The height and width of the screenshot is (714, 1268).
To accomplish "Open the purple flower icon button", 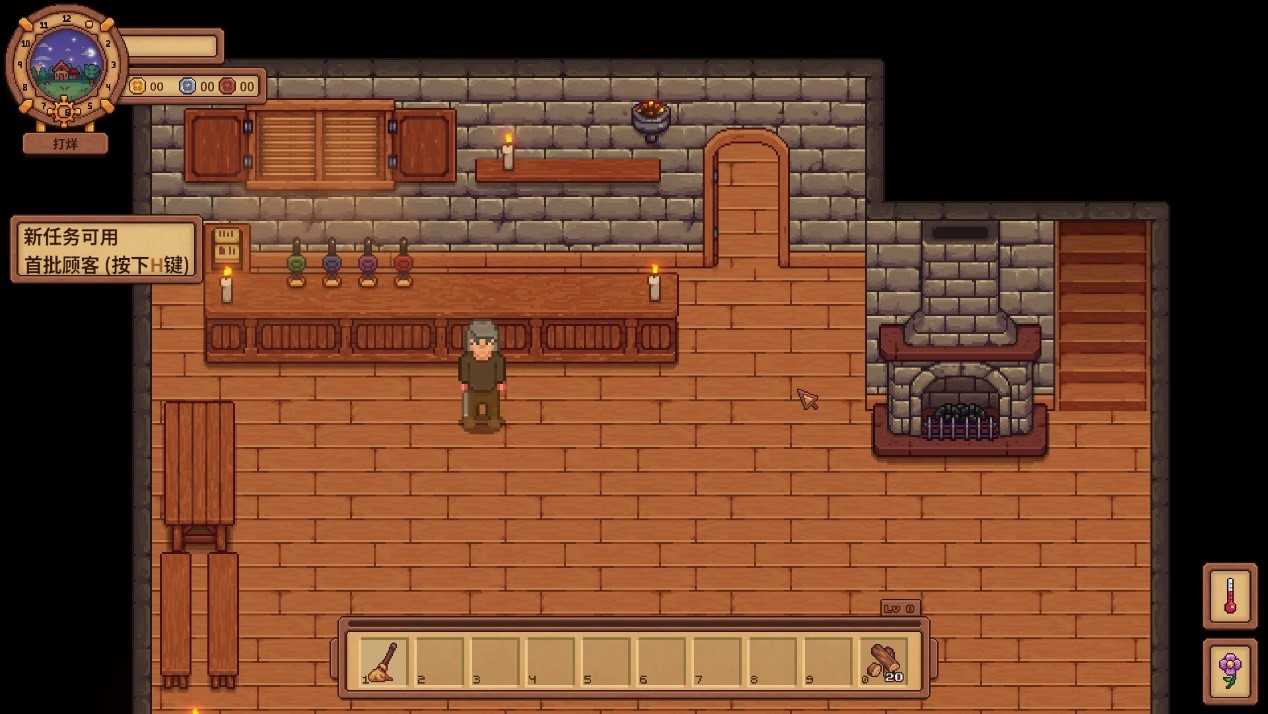I will (1229, 670).
